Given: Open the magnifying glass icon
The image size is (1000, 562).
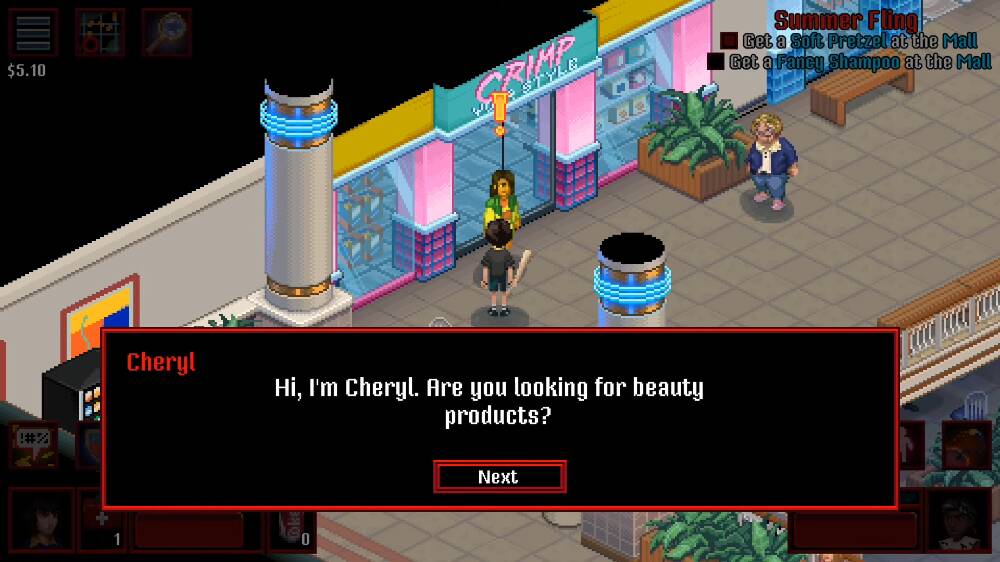Looking at the screenshot, I should tap(166, 33).
